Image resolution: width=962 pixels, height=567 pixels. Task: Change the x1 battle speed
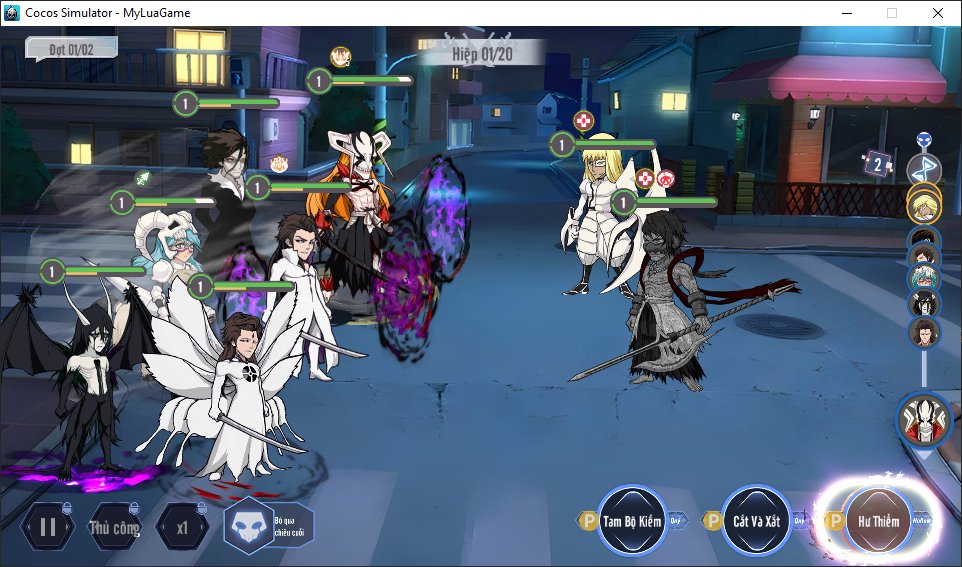coord(182,527)
